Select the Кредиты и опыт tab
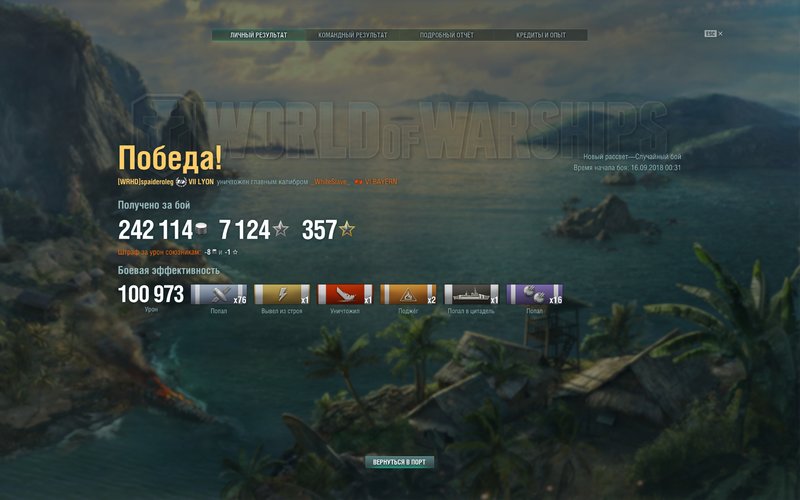Viewport: 800px width, 500px height. click(x=540, y=35)
